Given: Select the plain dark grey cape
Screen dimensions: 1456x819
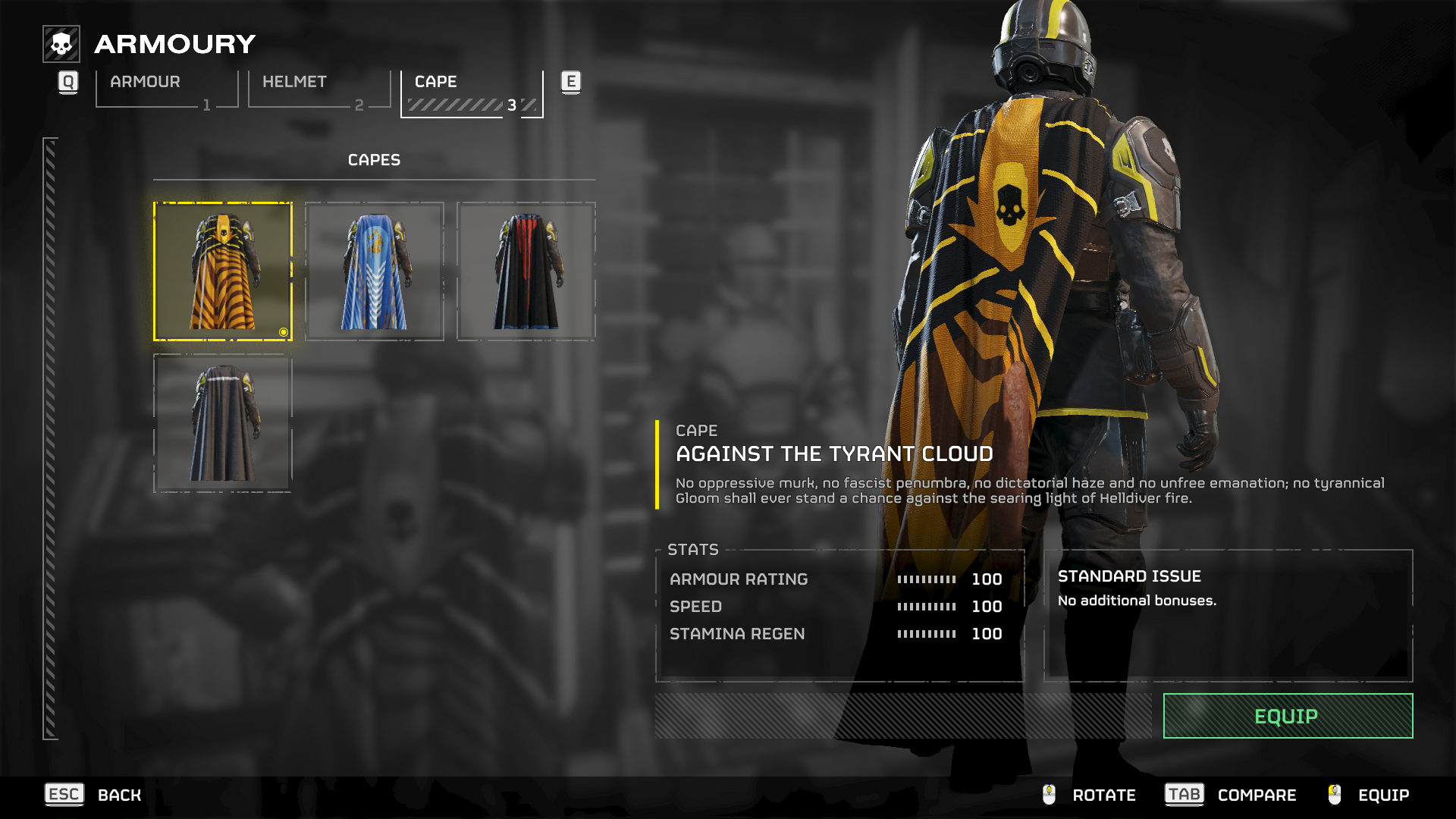Looking at the screenshot, I should (x=223, y=423).
